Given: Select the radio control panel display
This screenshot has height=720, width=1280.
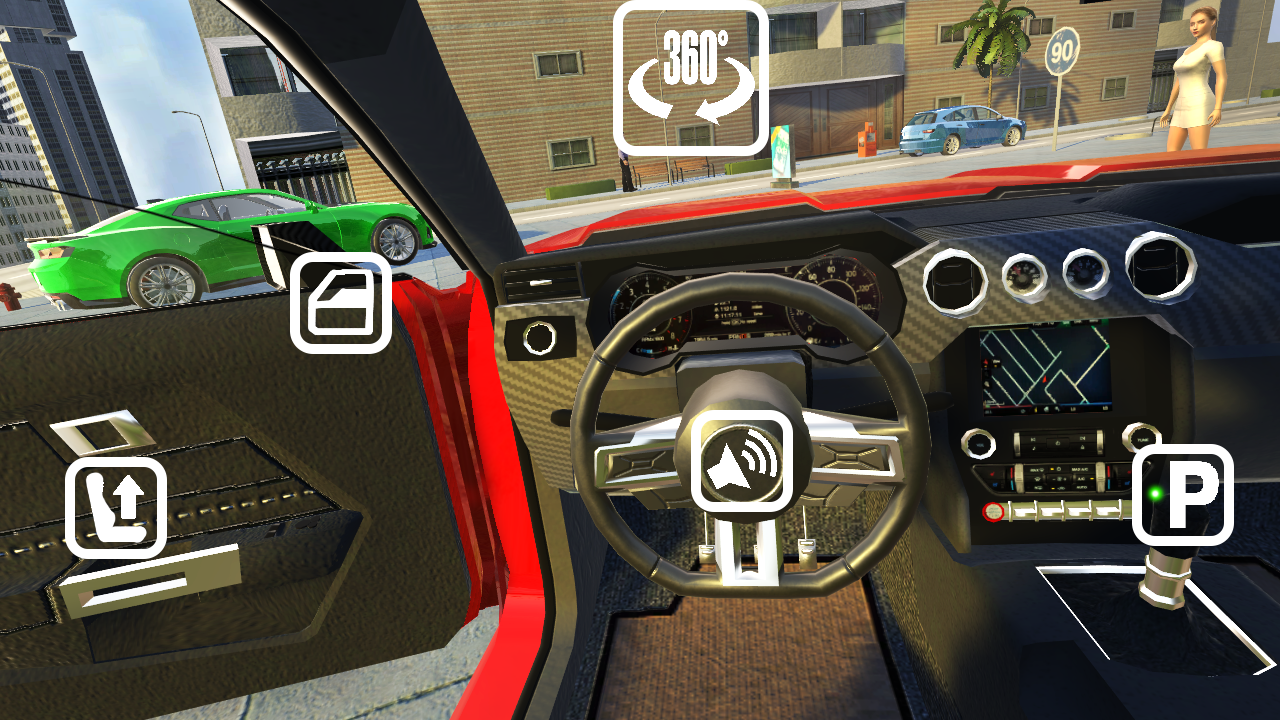Looking at the screenshot, I should click(1058, 442).
